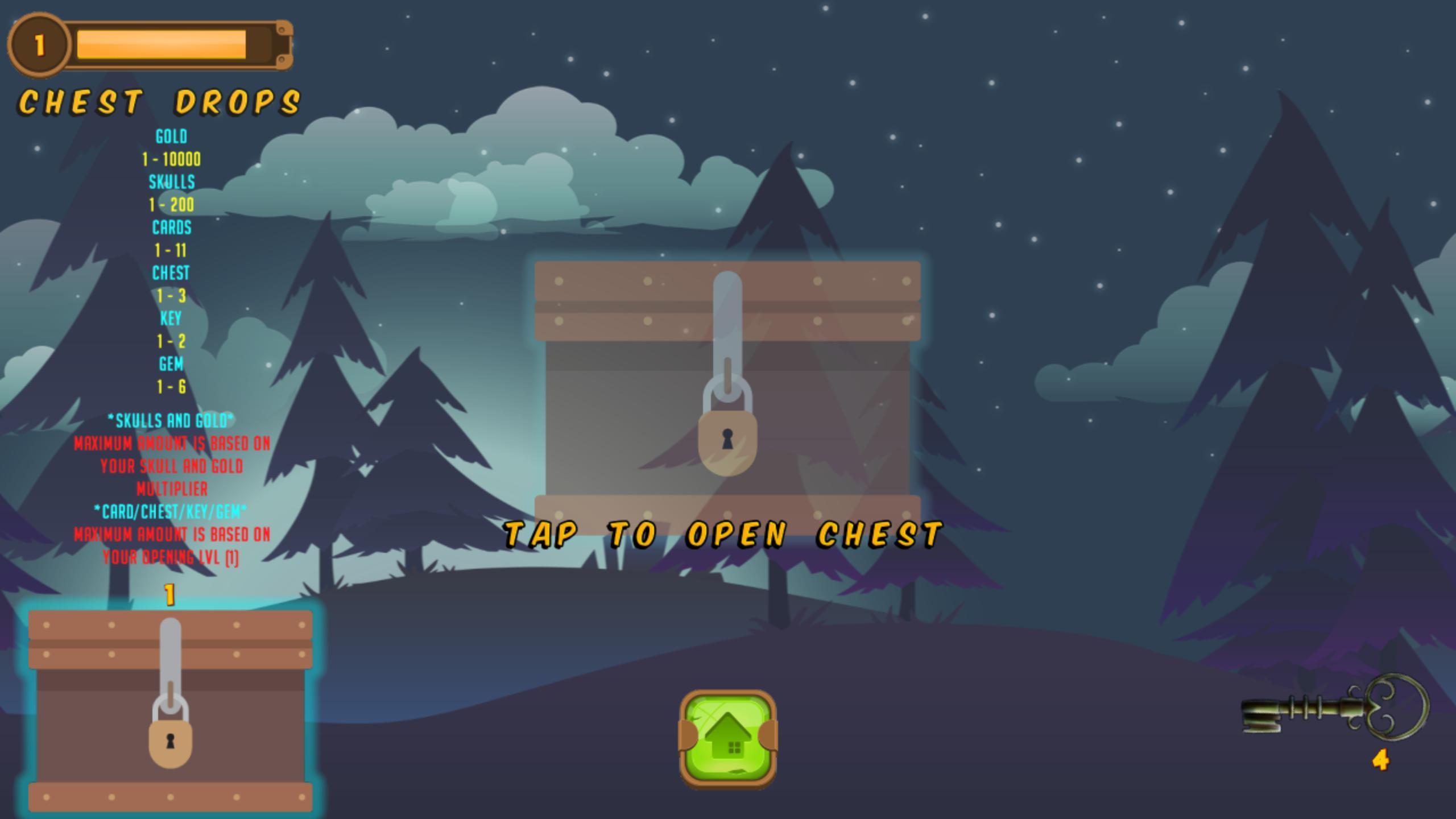Screen dimensions: 1456x819
Task: Open the chest by tapping its lid
Action: [728, 301]
